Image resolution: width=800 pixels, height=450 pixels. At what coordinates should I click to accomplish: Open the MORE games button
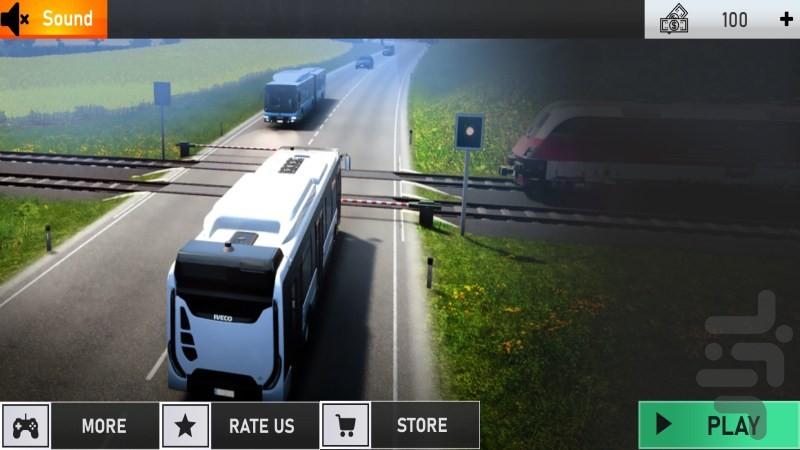point(80,426)
